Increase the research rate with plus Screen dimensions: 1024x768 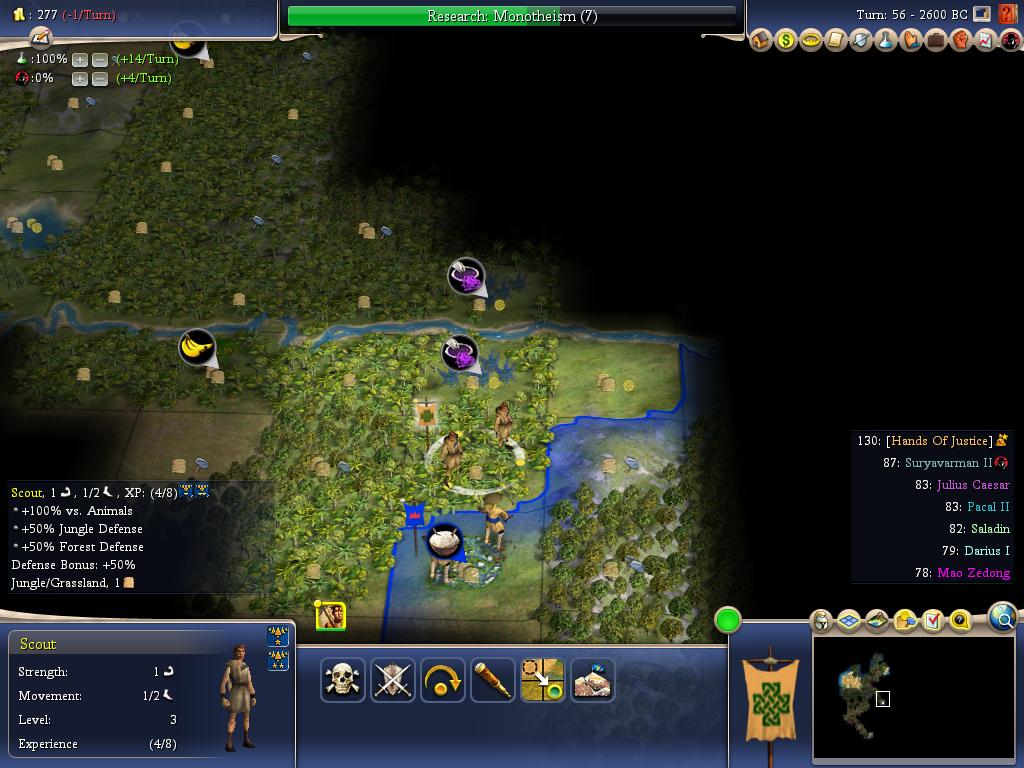pos(80,59)
